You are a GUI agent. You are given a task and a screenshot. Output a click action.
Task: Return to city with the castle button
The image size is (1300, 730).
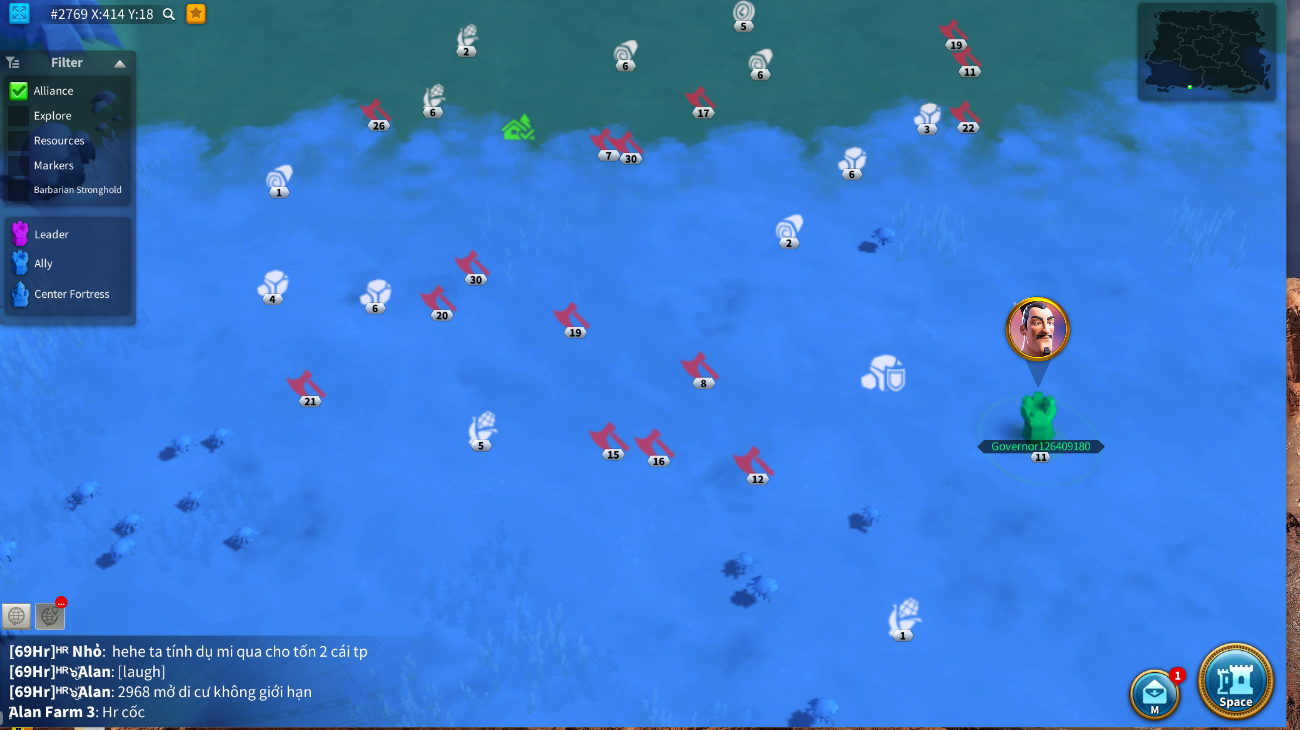click(1235, 681)
